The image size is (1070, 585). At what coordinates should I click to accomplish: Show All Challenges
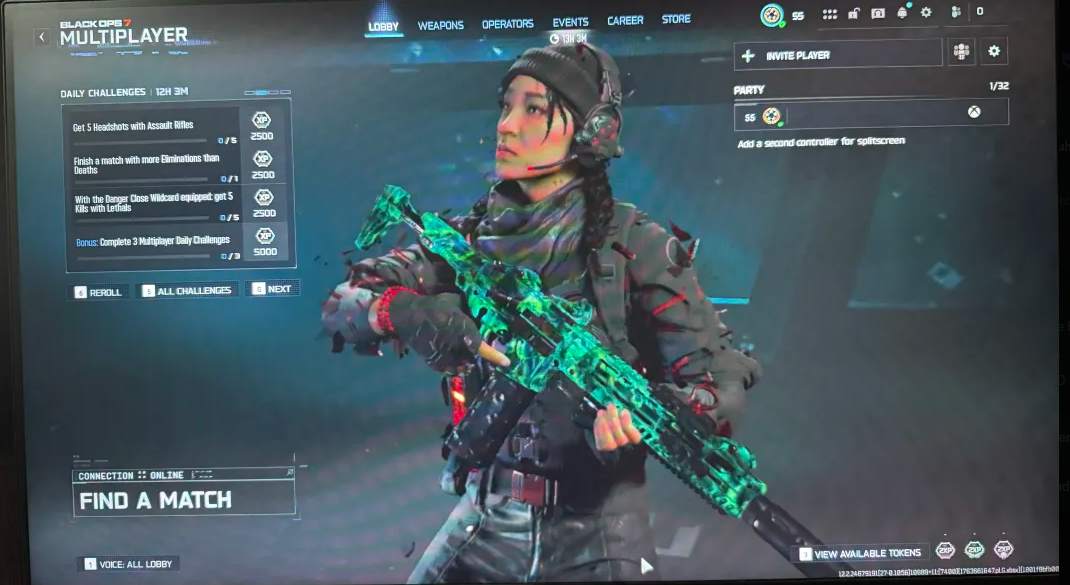click(187, 290)
